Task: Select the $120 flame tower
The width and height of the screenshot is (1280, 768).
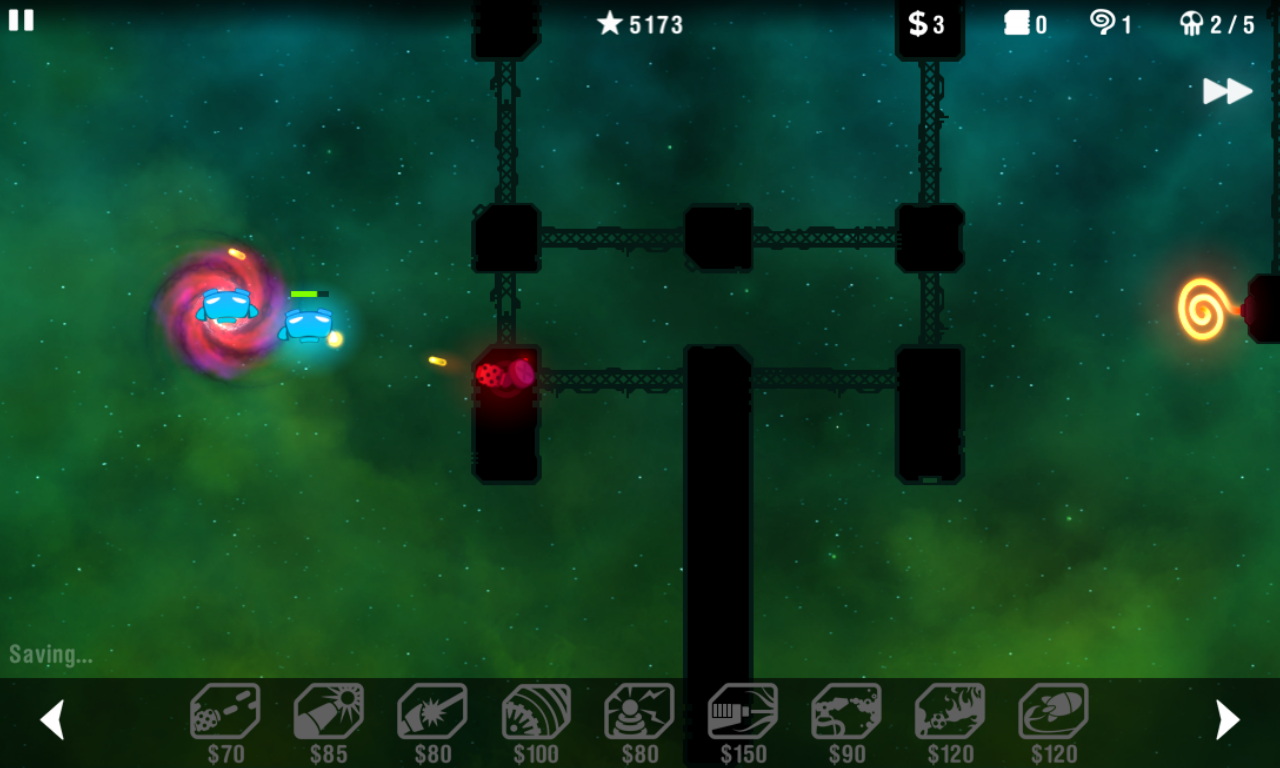Action: click(x=950, y=712)
